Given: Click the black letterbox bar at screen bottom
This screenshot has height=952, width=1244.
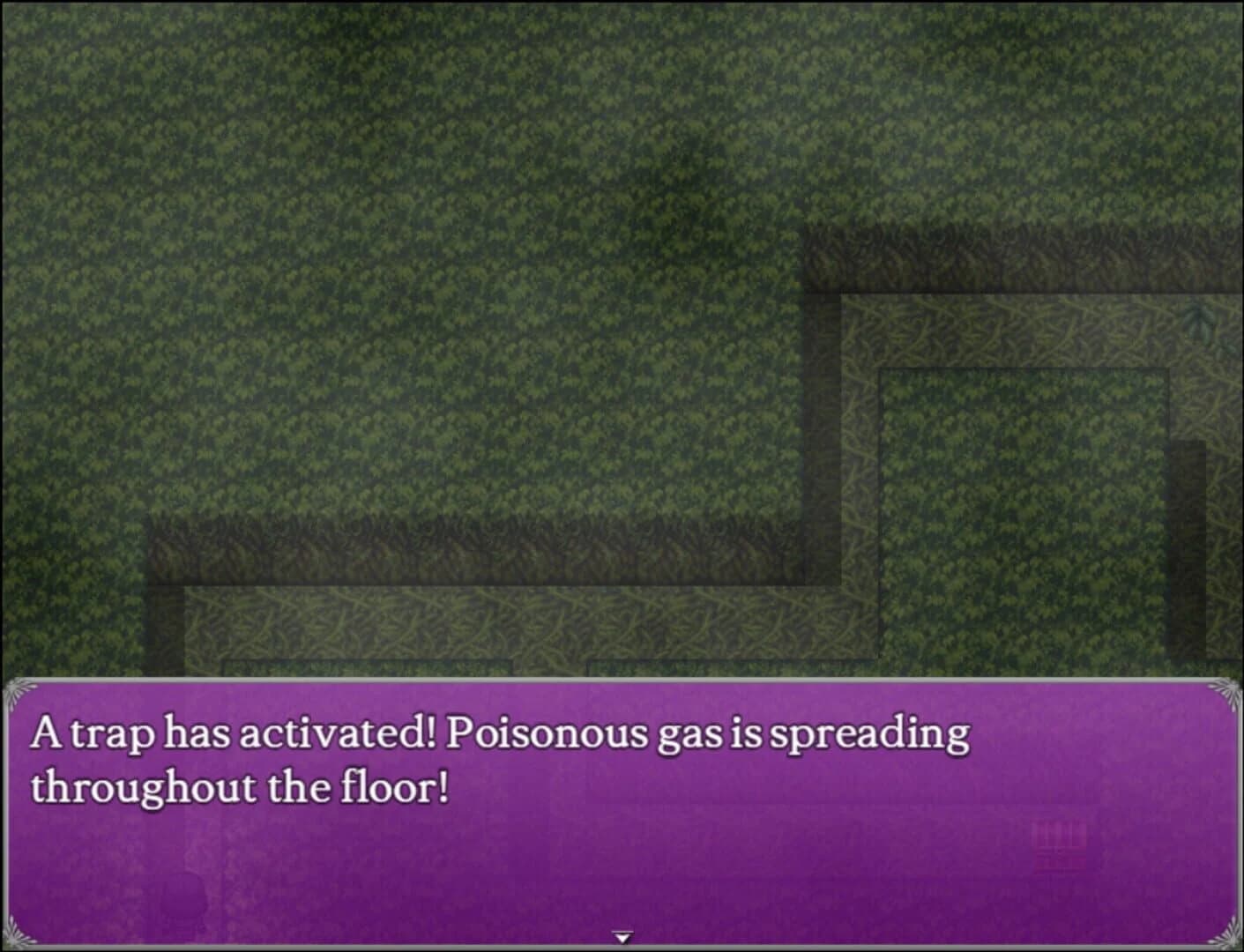Looking at the screenshot, I should point(622,948).
